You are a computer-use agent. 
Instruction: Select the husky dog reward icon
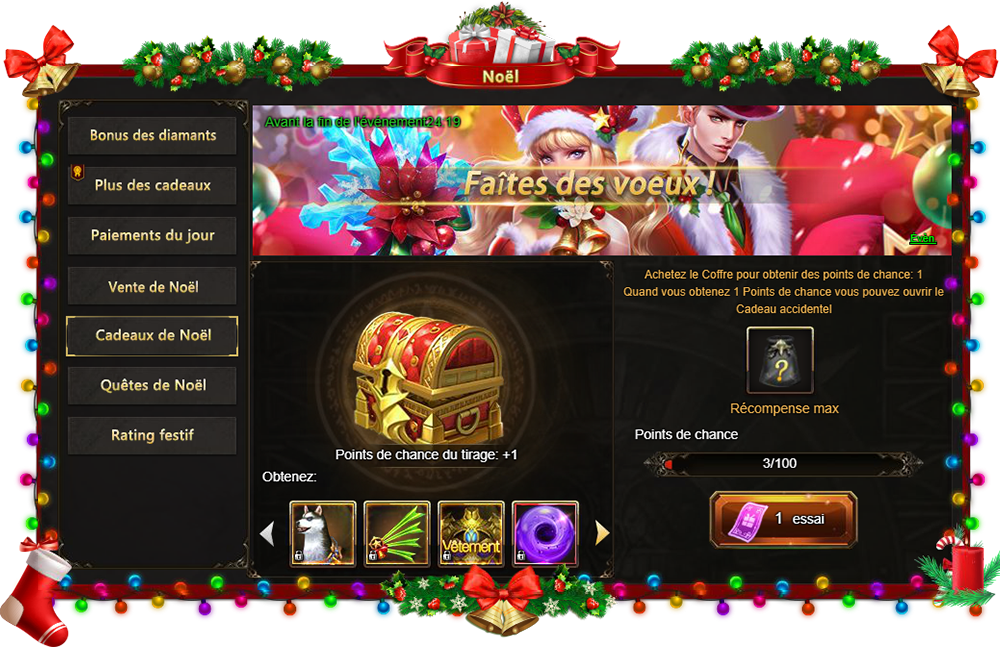point(323,534)
